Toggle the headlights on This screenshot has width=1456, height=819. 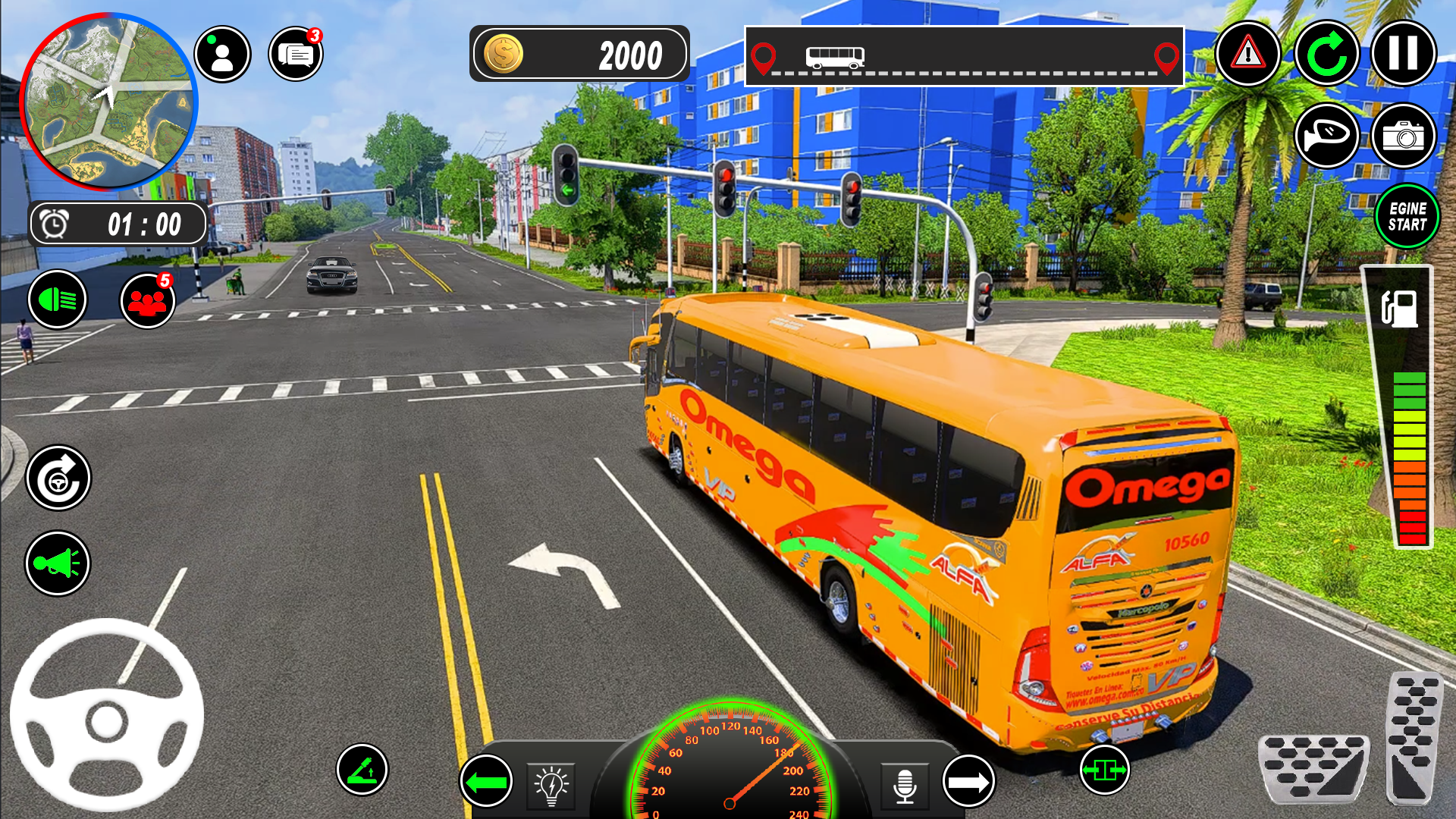click(58, 300)
